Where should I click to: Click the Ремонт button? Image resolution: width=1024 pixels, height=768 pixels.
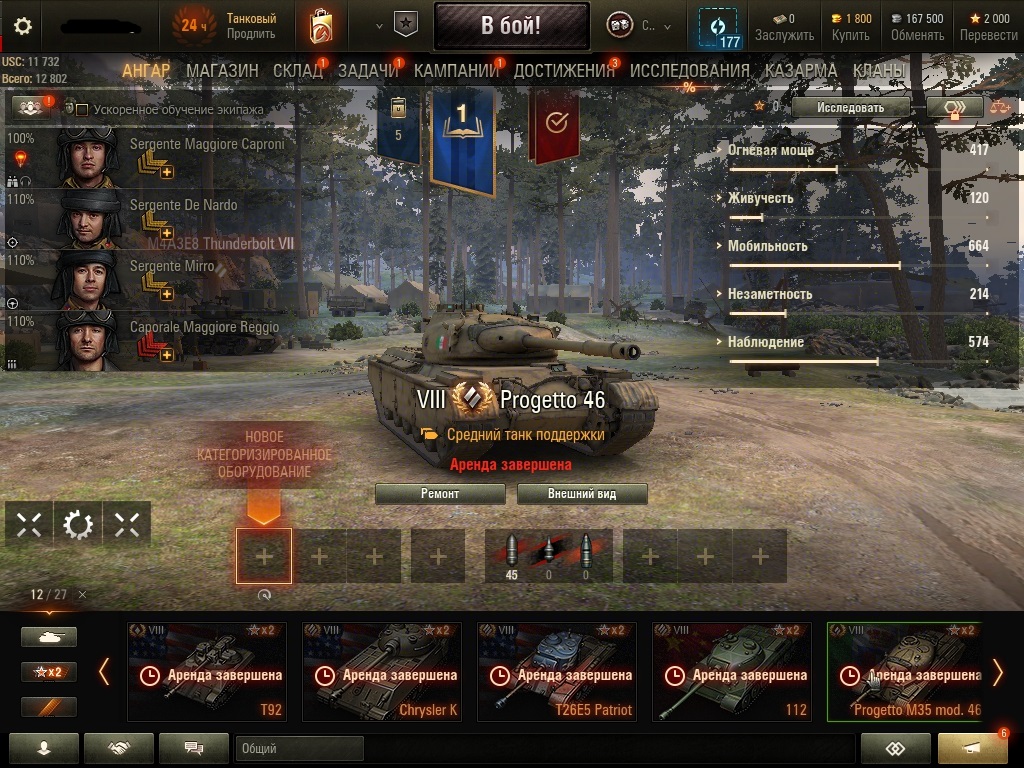pos(440,494)
